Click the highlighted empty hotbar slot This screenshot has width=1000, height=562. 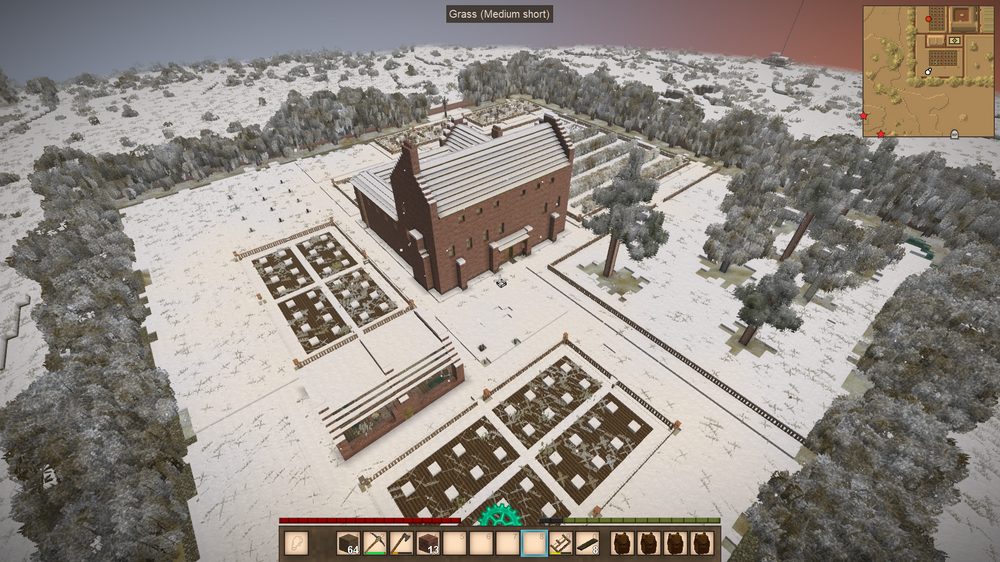point(535,543)
